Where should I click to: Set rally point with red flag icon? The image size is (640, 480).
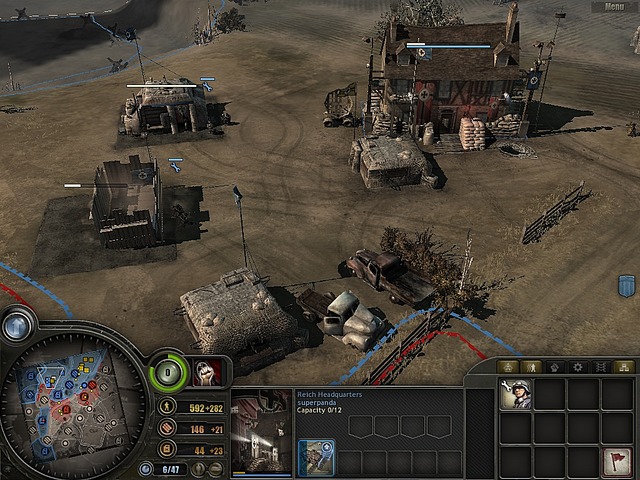pyautogui.click(x=618, y=462)
